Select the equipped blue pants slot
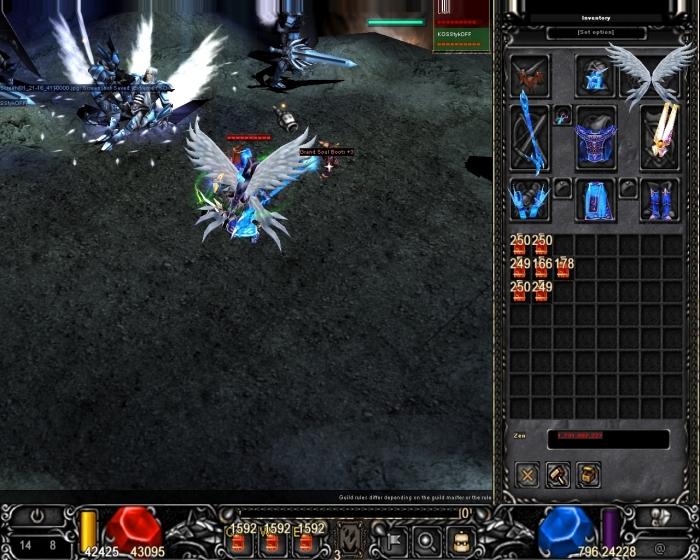700x560 pixels. 595,201
